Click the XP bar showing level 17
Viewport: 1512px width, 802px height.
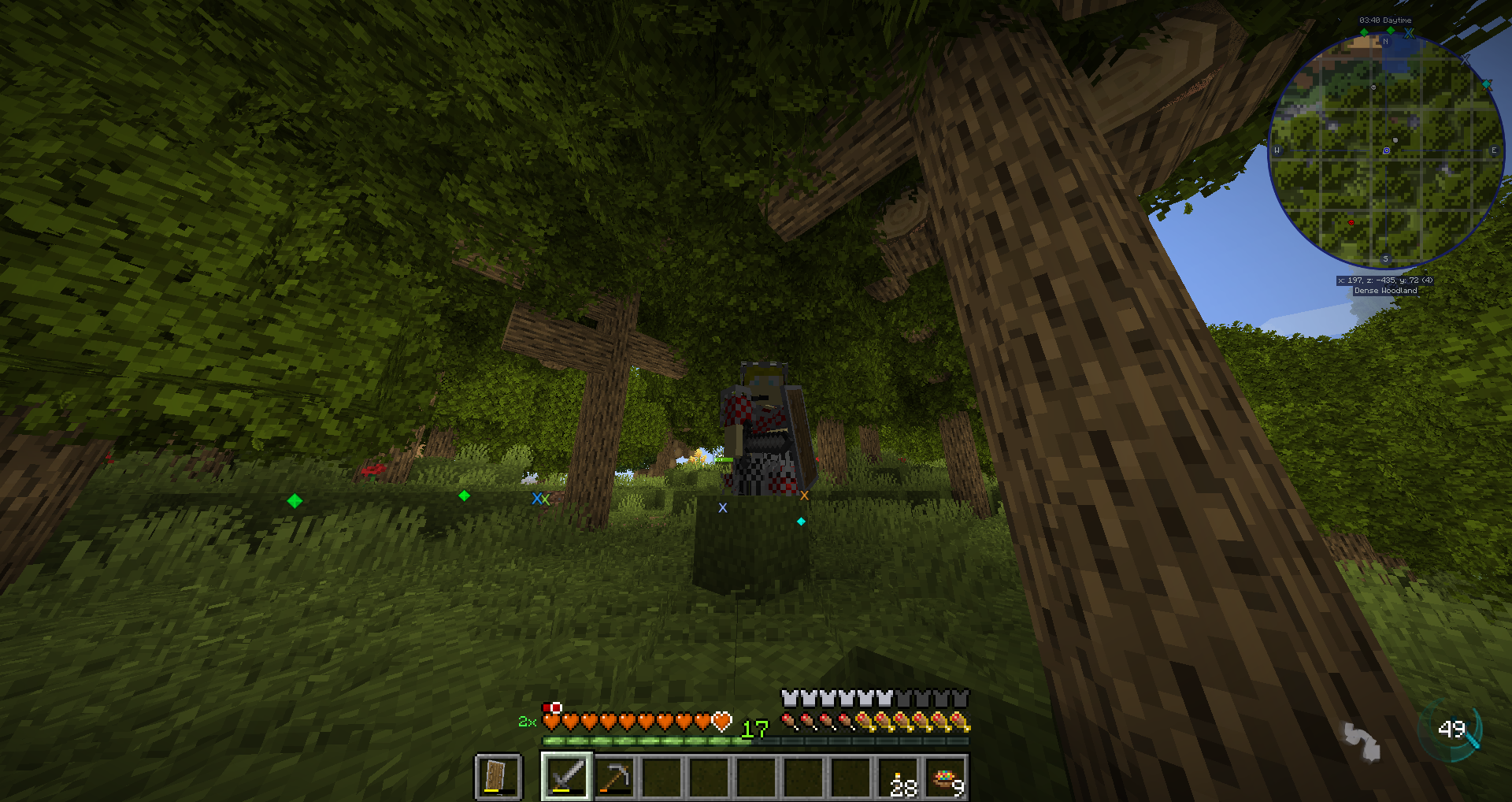point(709,742)
